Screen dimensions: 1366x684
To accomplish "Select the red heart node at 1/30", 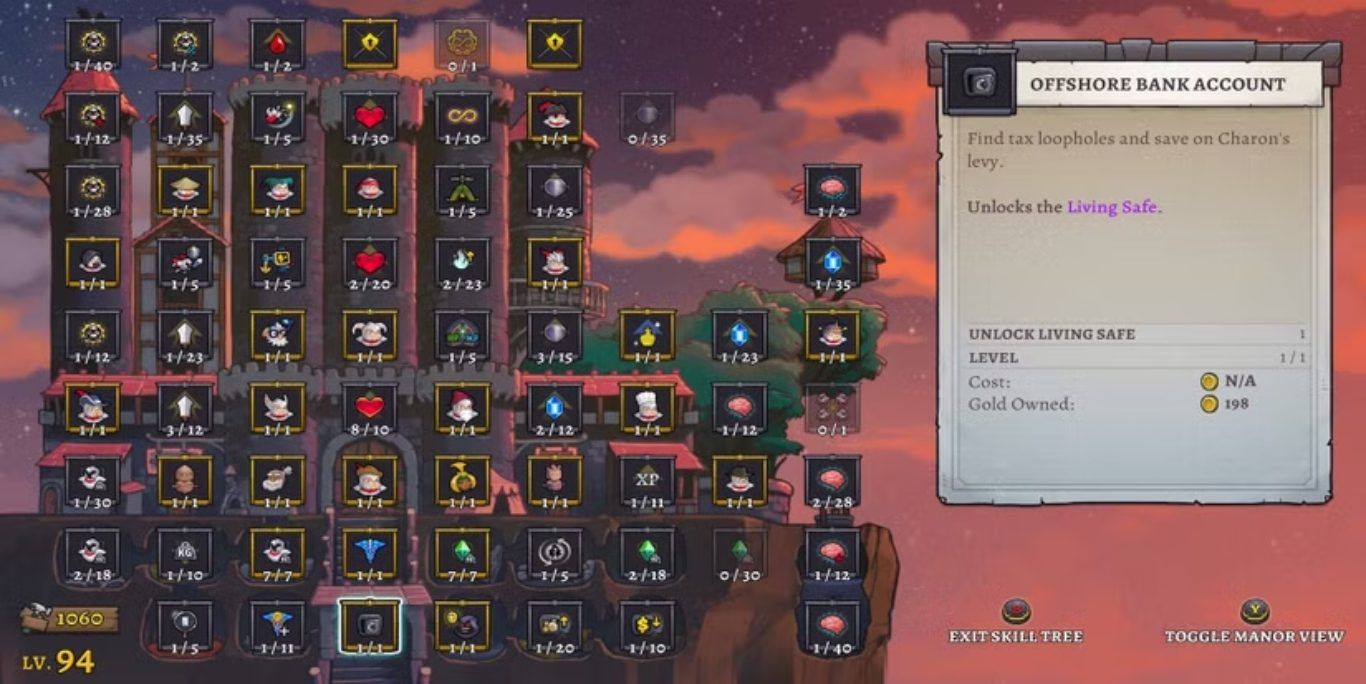I will tap(369, 116).
